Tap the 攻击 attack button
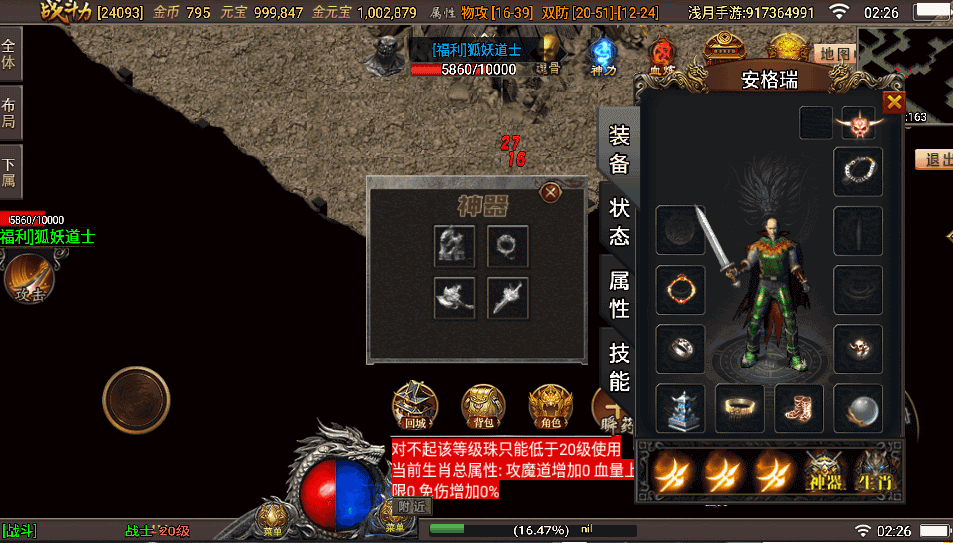 28,278
